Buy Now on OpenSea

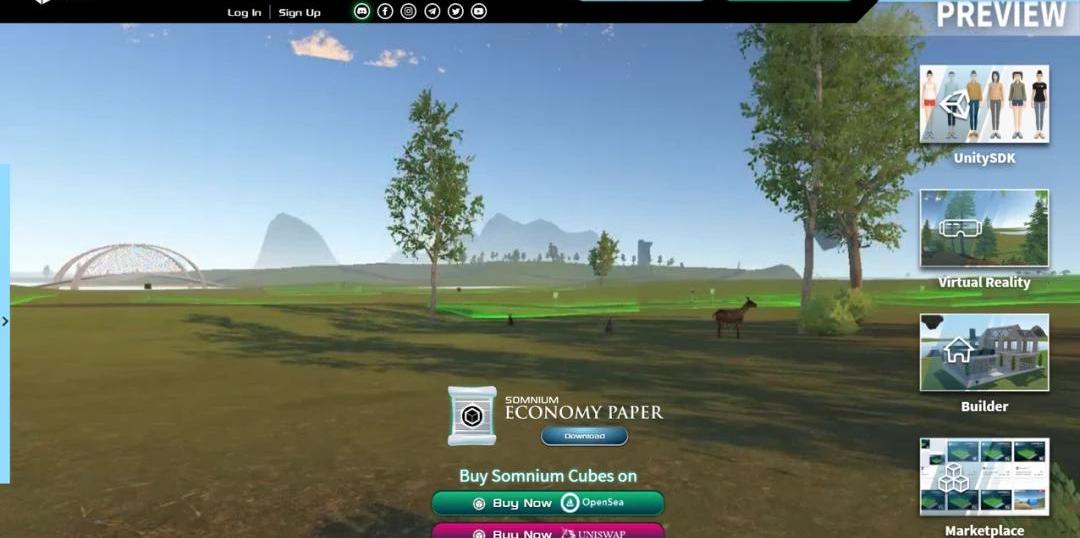(x=547, y=503)
